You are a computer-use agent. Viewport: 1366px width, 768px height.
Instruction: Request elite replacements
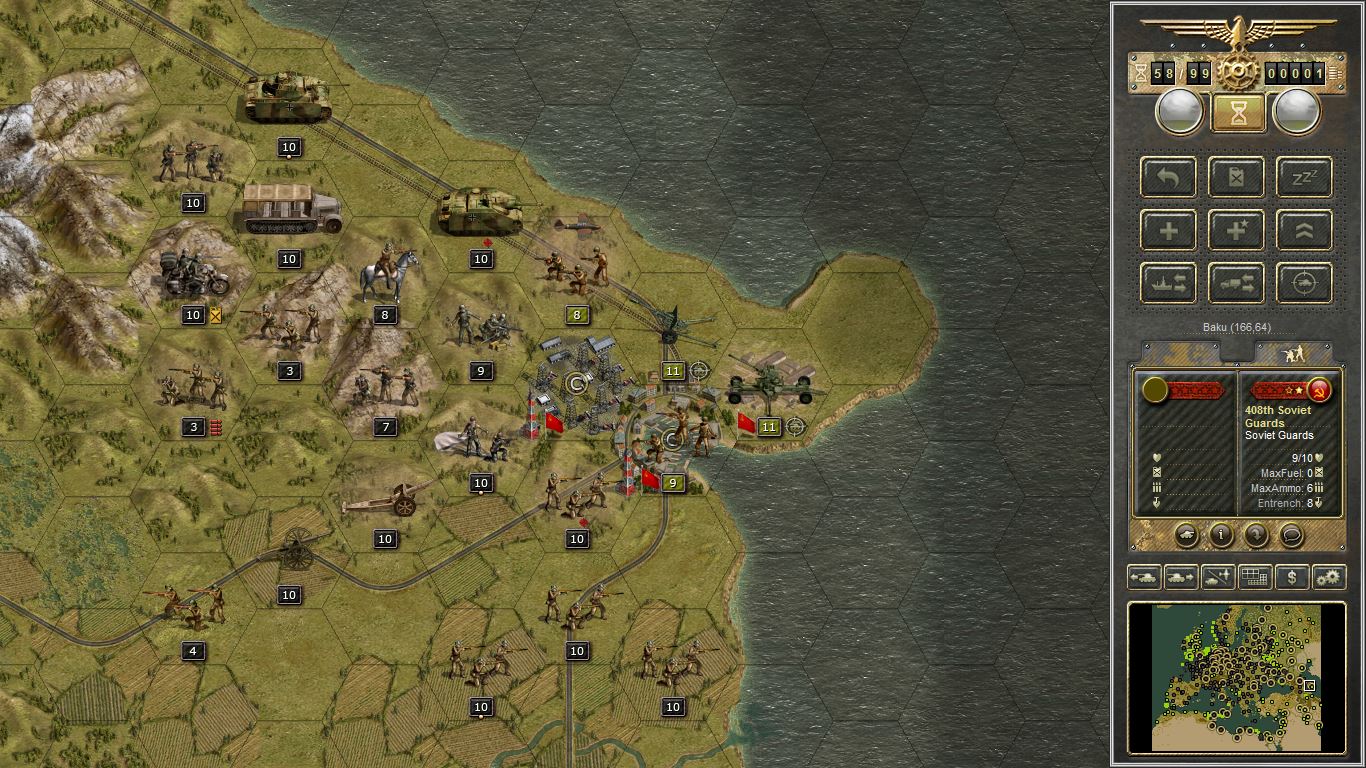(x=1236, y=230)
